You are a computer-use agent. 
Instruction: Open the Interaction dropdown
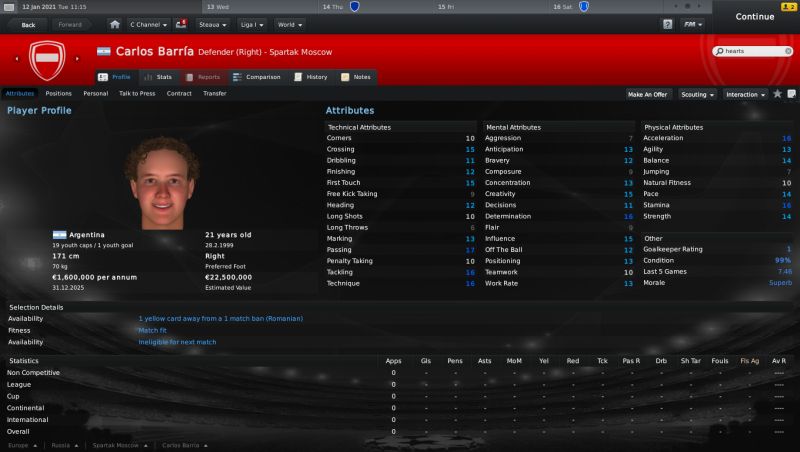coord(745,94)
